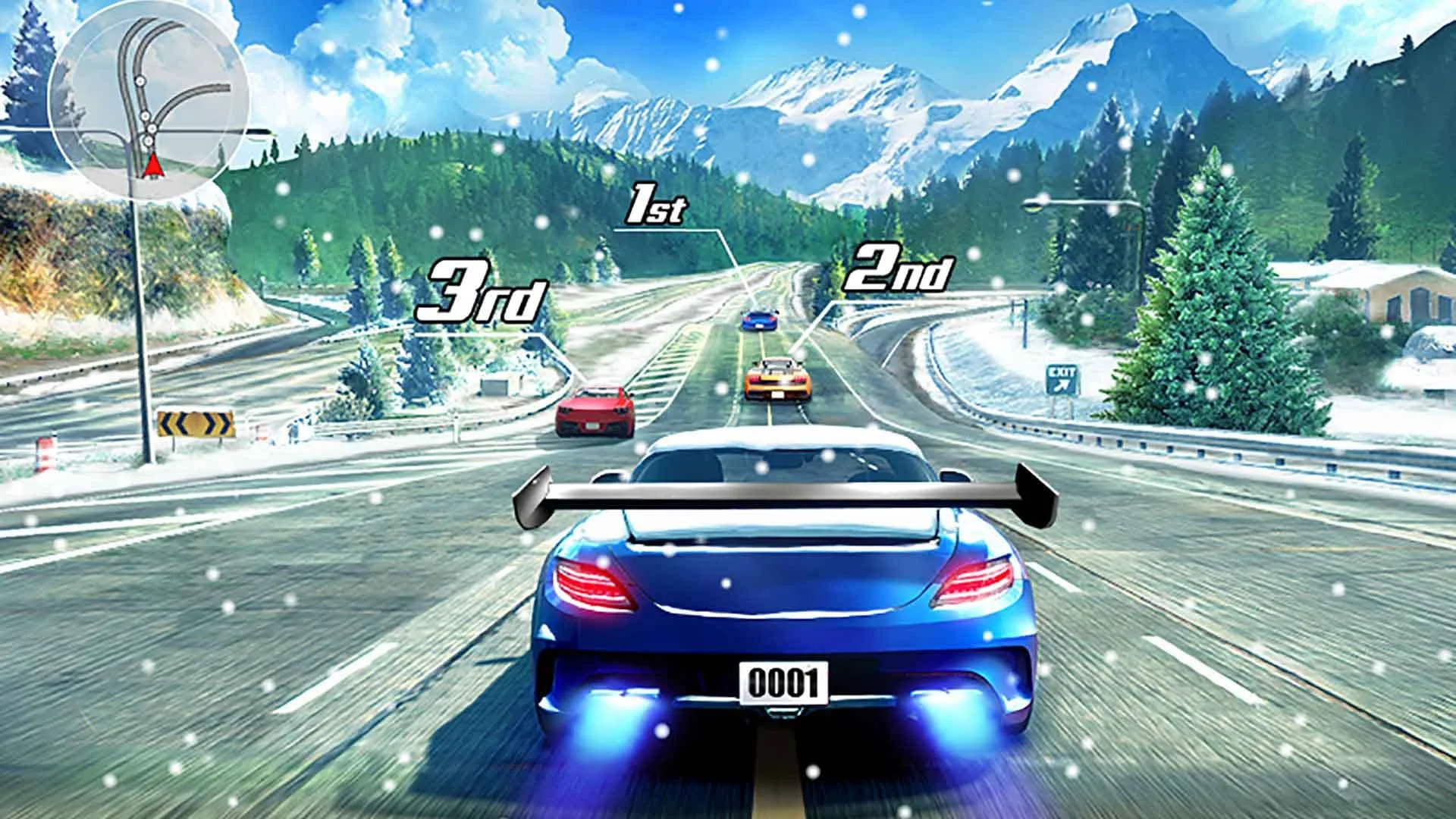Select the yellow chevron curve warning sign
1456x819 pixels.
(x=196, y=422)
